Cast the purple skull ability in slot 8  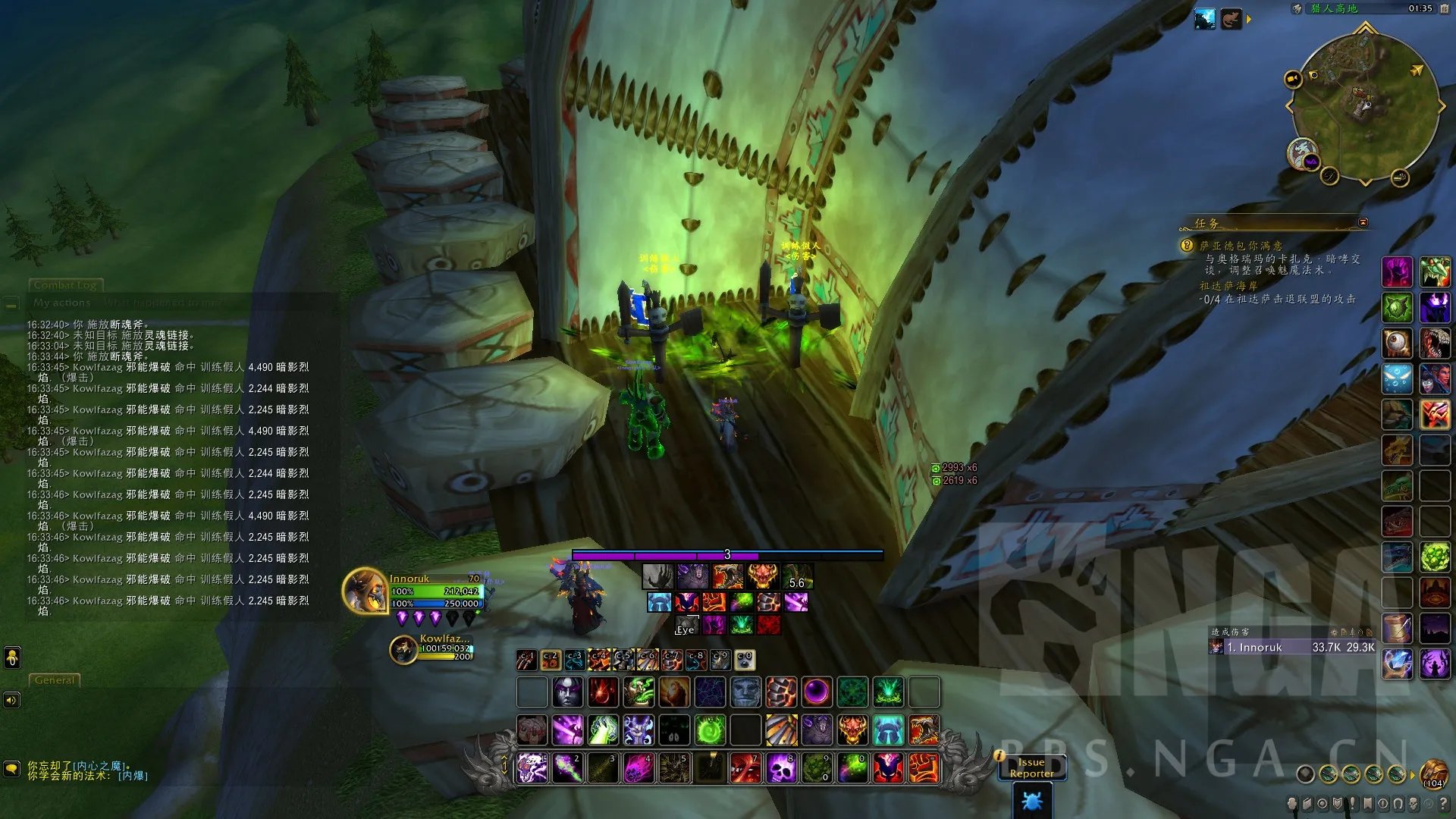point(781,768)
